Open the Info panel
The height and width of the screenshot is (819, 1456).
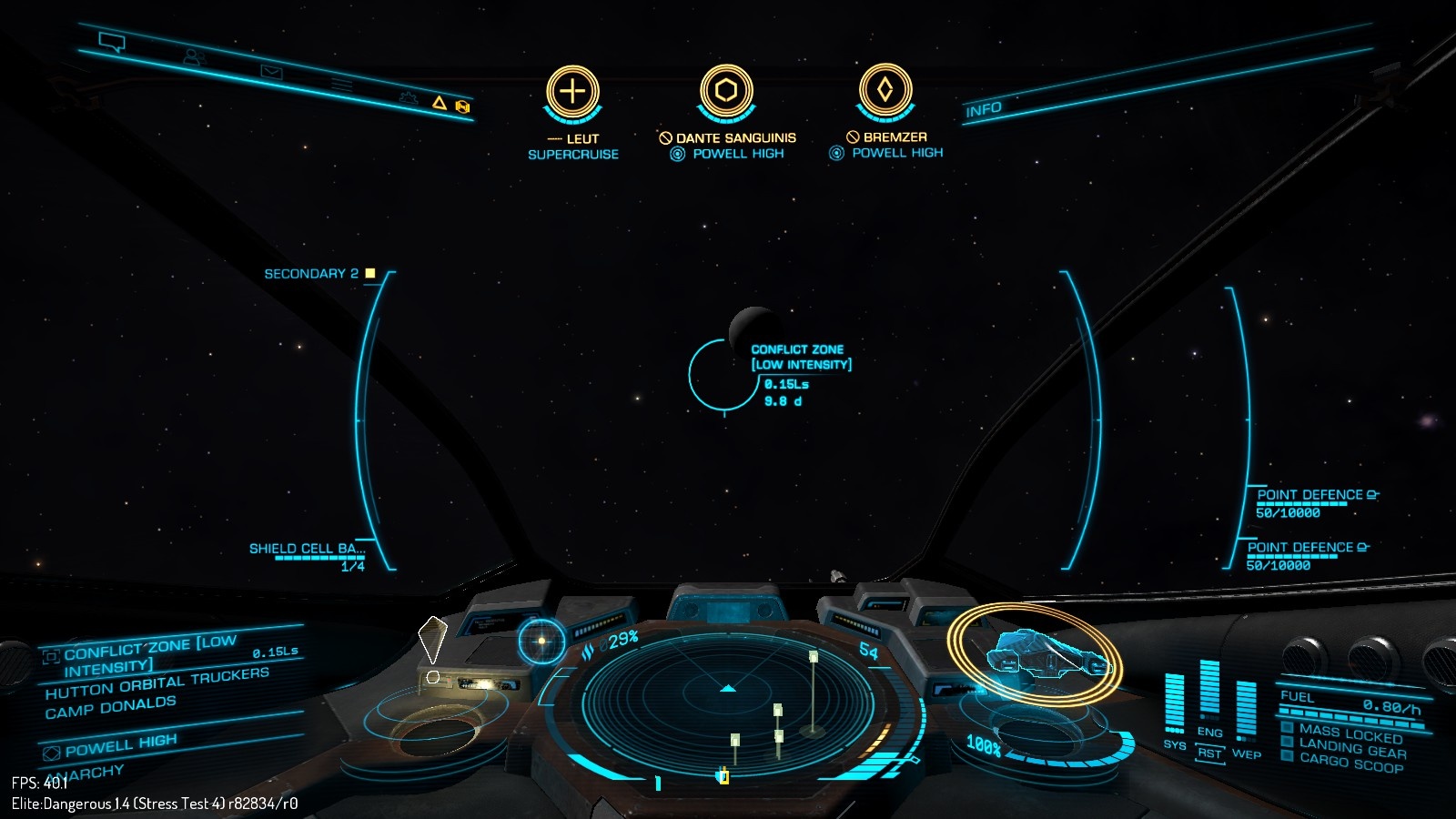point(984,110)
